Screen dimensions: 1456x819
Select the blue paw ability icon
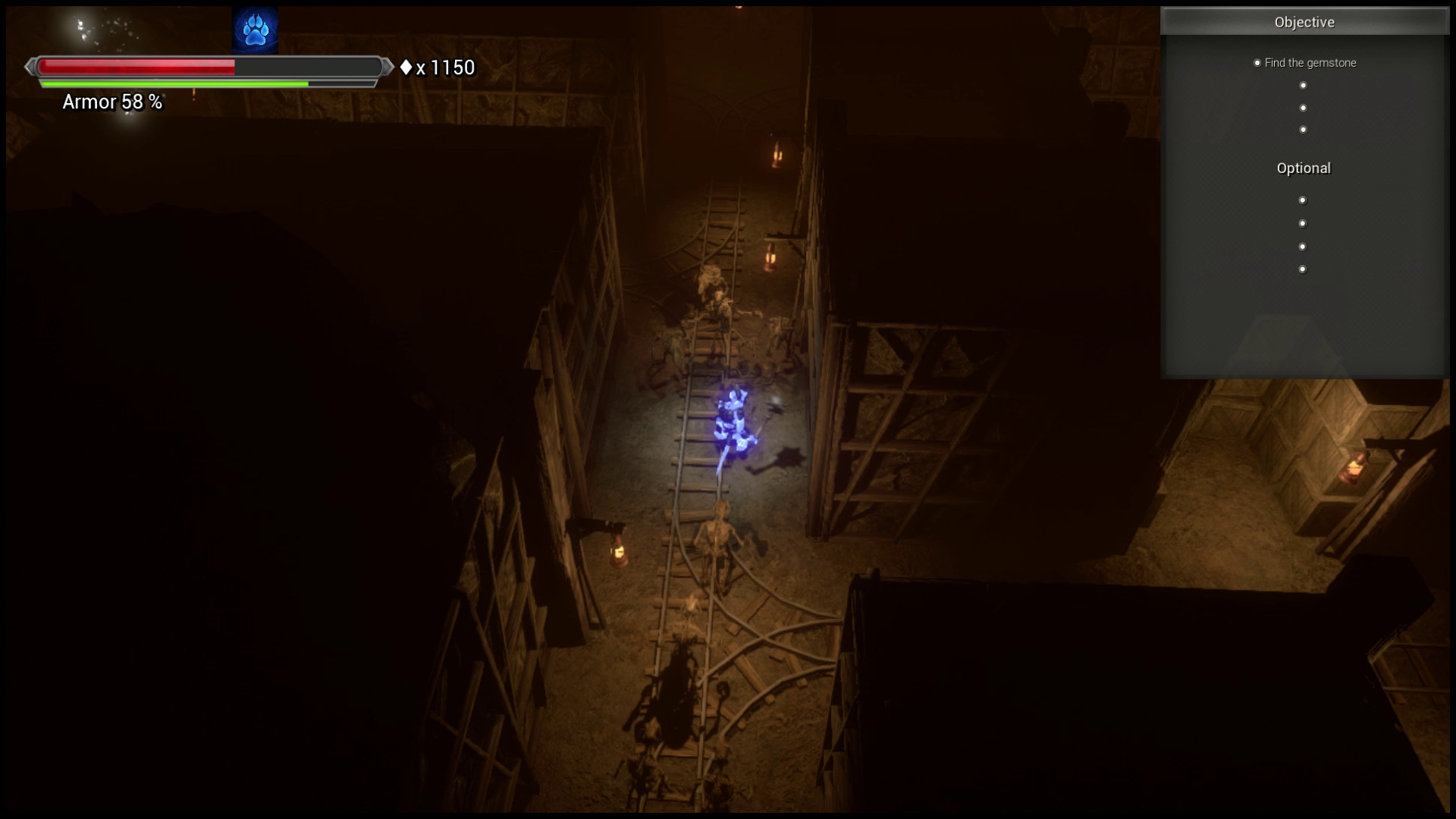pyautogui.click(x=255, y=28)
